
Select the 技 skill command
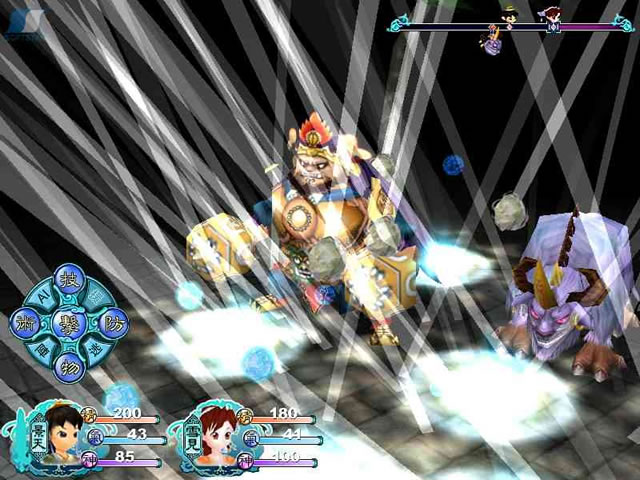pyautogui.click(x=70, y=281)
